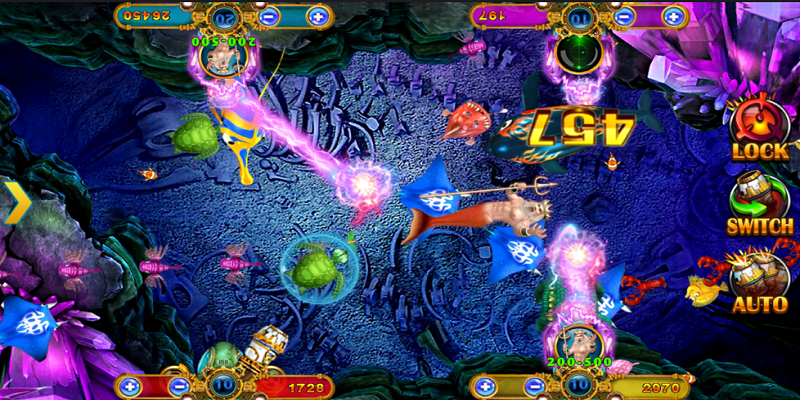
Task: Hit minus on the purple player panel
Action: click(625, 16)
